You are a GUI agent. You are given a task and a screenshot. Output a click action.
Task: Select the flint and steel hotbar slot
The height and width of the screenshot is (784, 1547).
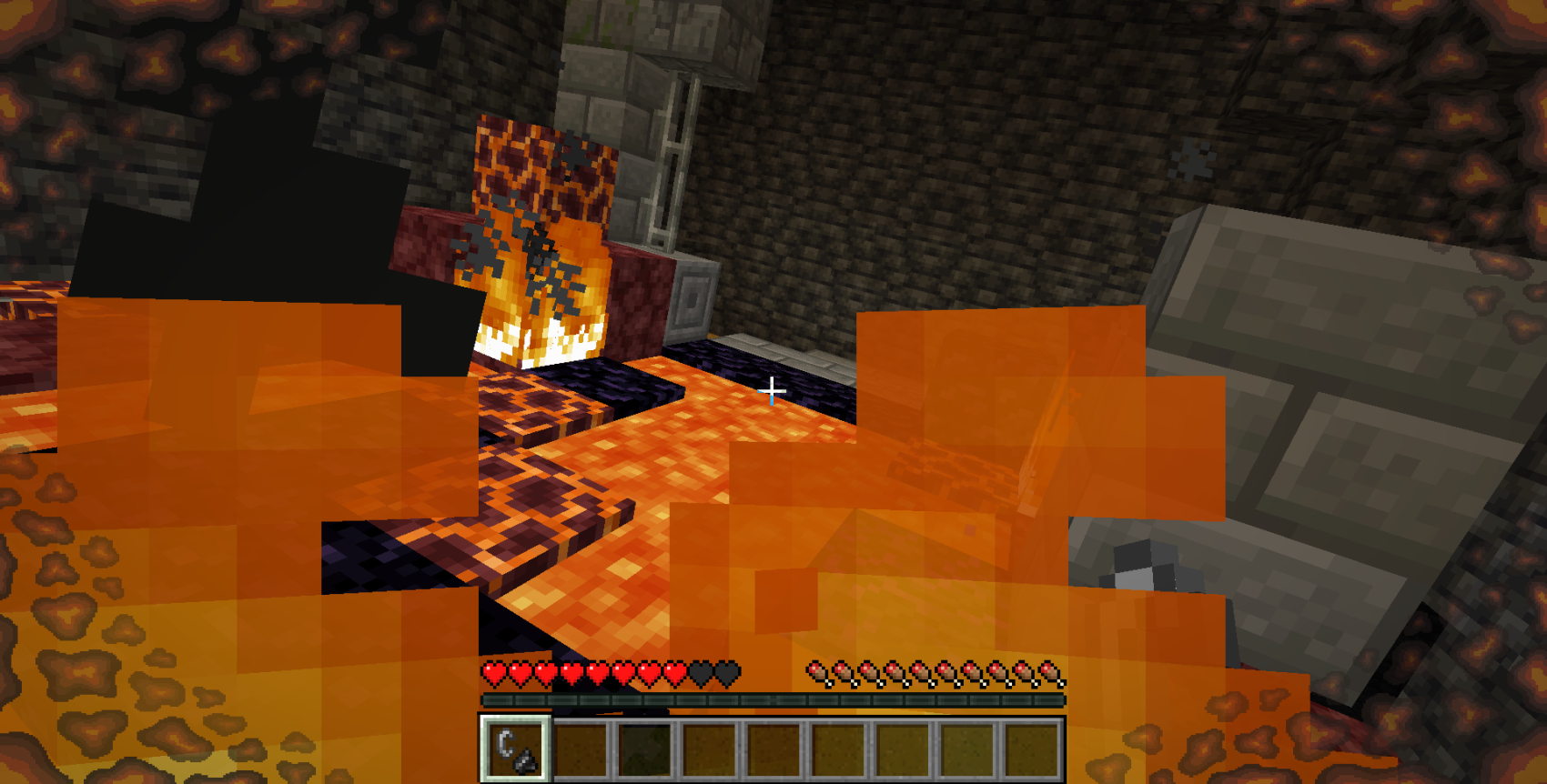point(516,749)
